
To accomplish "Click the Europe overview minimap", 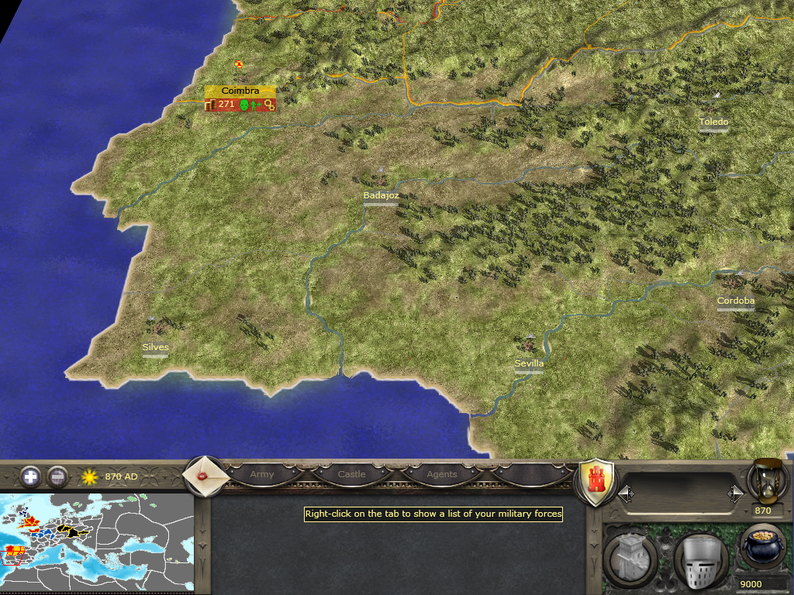I will [x=97, y=543].
